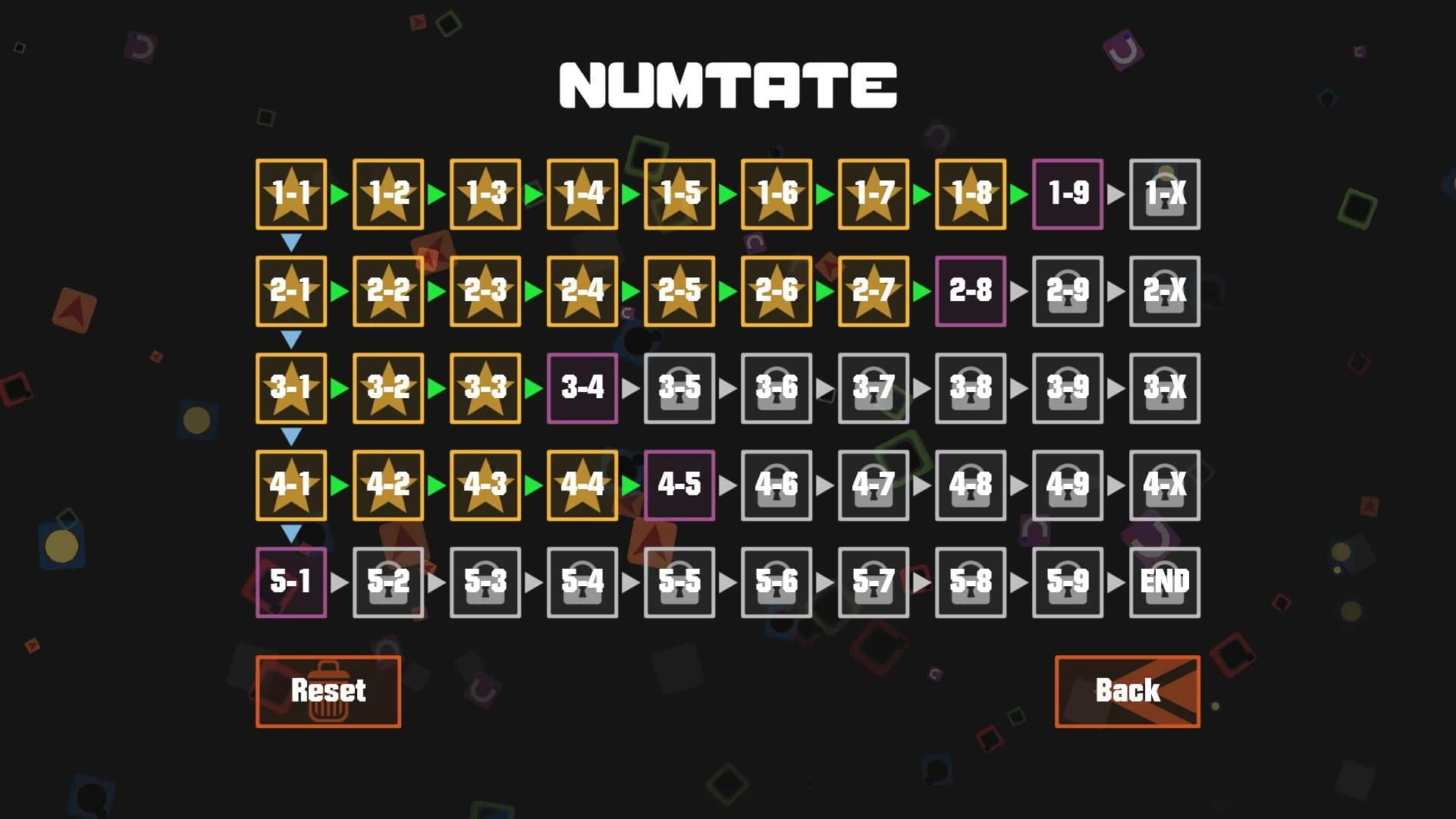Click the locked padlock tile 3-5
The height and width of the screenshot is (819, 1456).
point(679,388)
